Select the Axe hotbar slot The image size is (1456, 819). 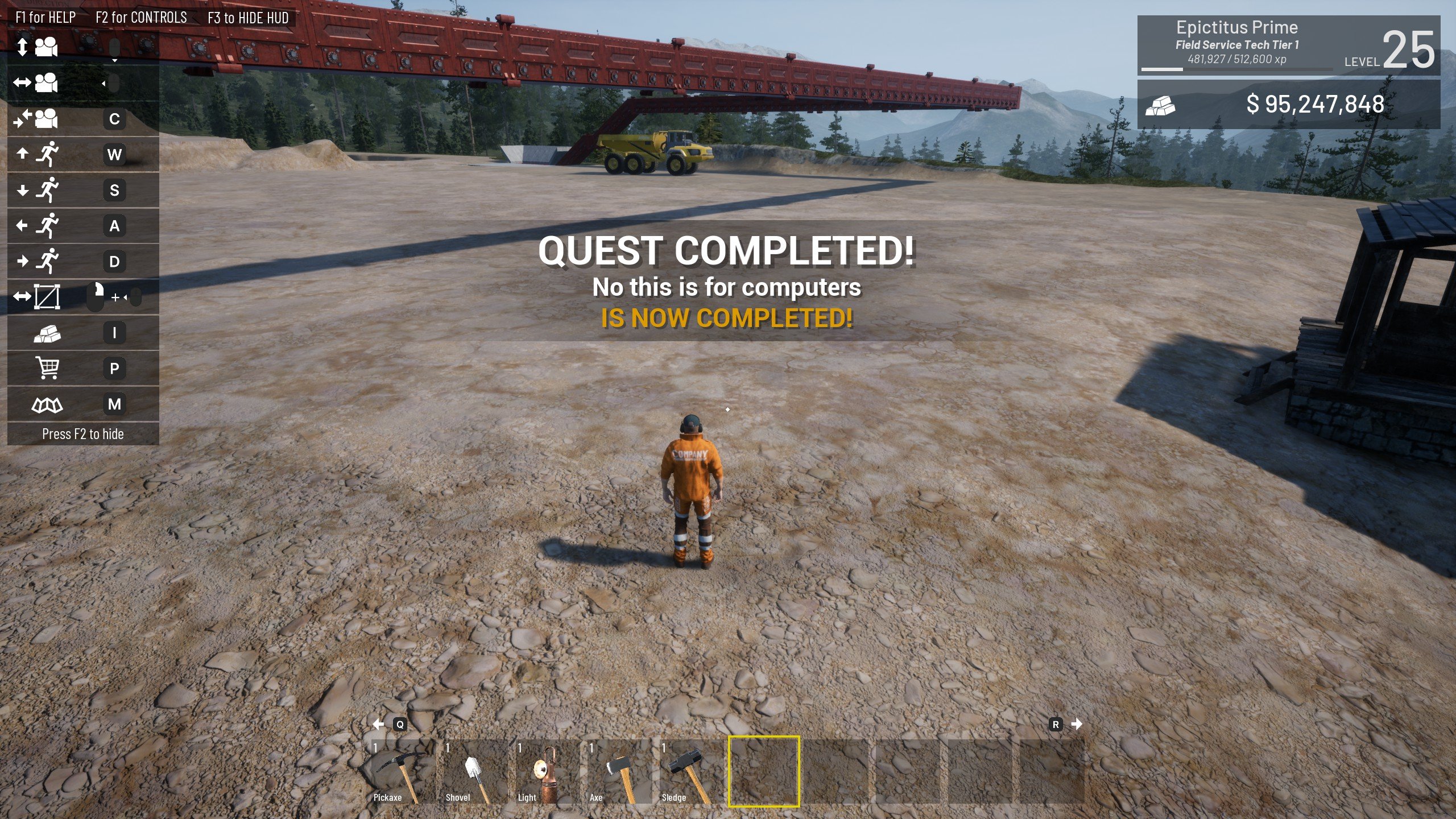(x=617, y=772)
